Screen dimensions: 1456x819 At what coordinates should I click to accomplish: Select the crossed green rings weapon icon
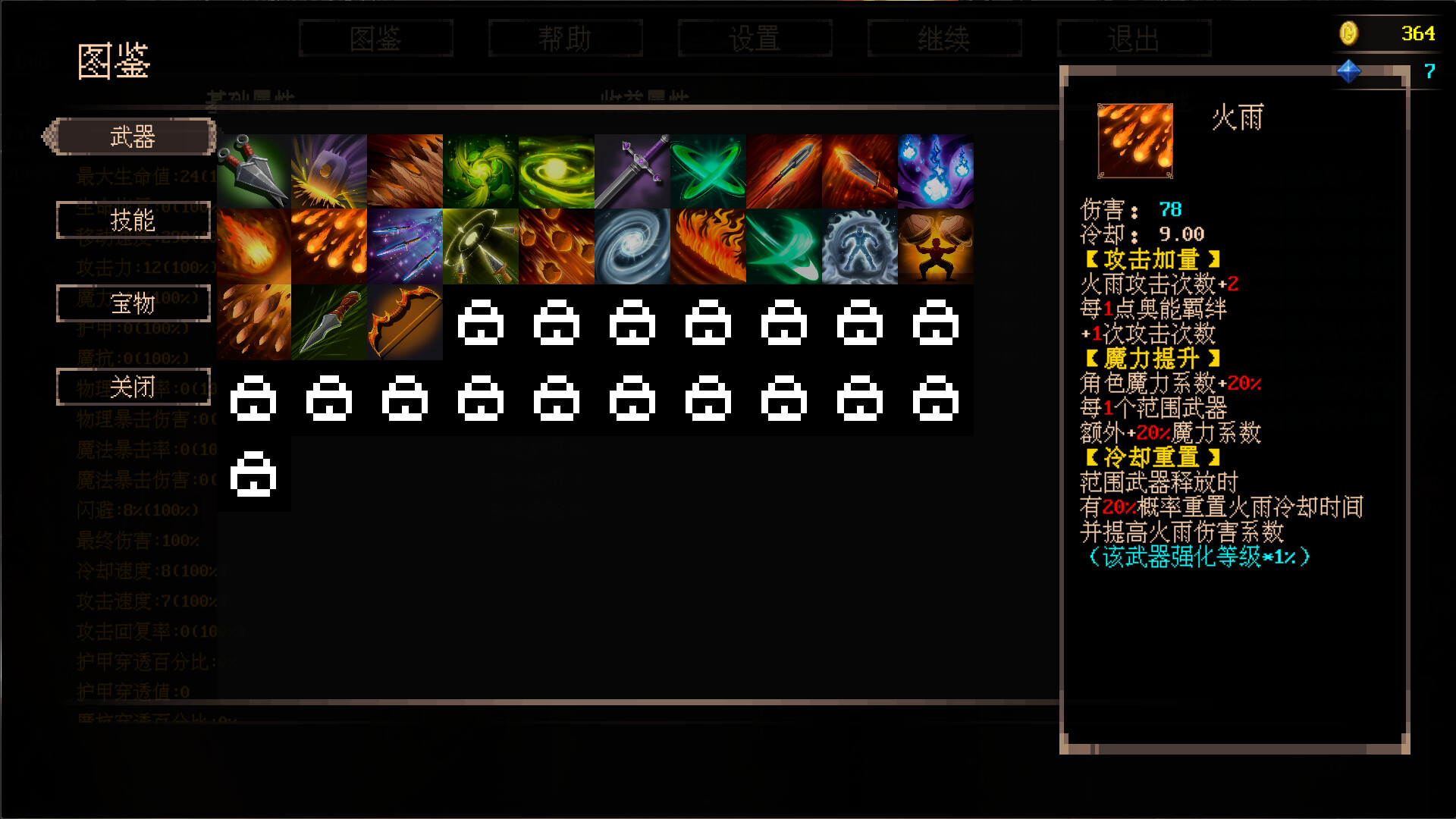pos(708,169)
